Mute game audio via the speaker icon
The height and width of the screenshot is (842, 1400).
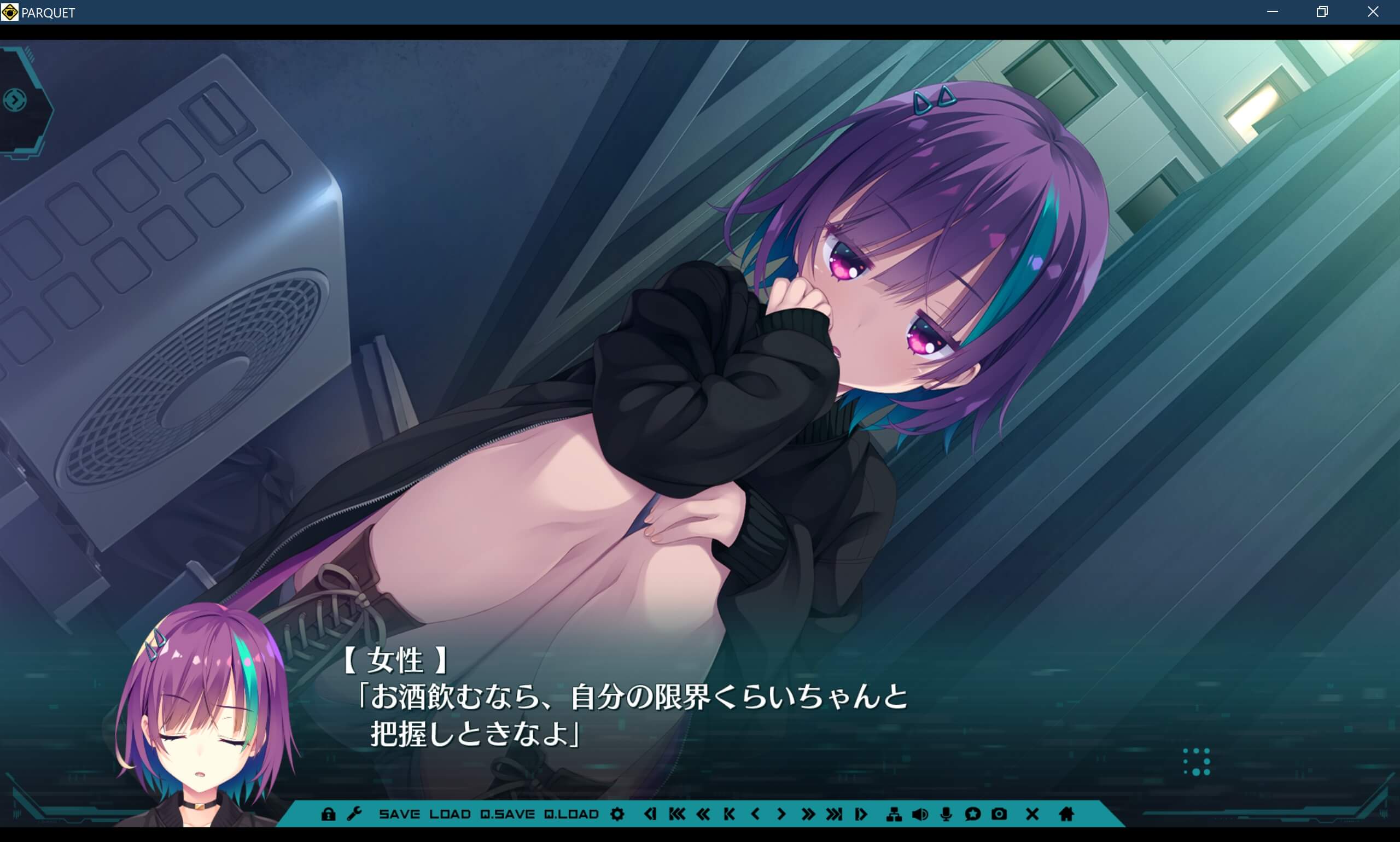tap(921, 815)
